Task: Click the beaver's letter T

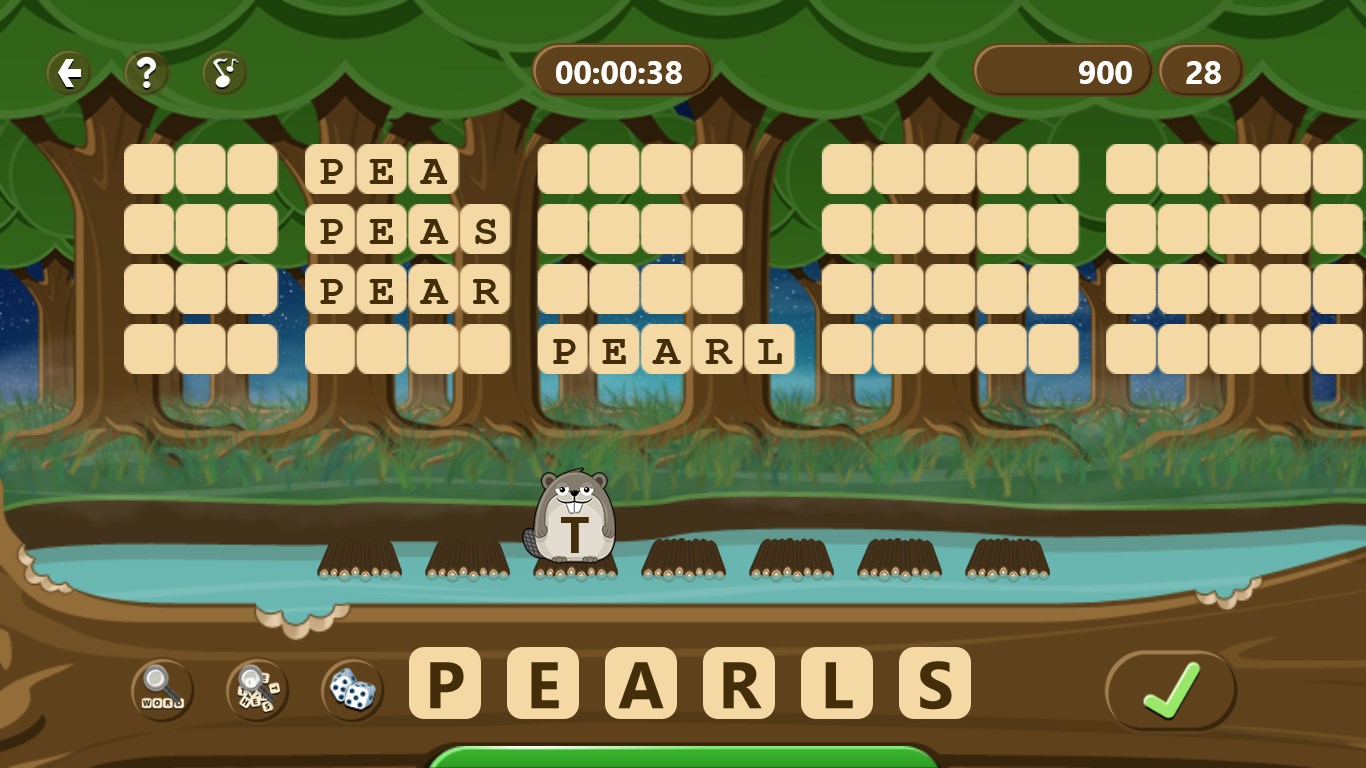Action: click(575, 535)
